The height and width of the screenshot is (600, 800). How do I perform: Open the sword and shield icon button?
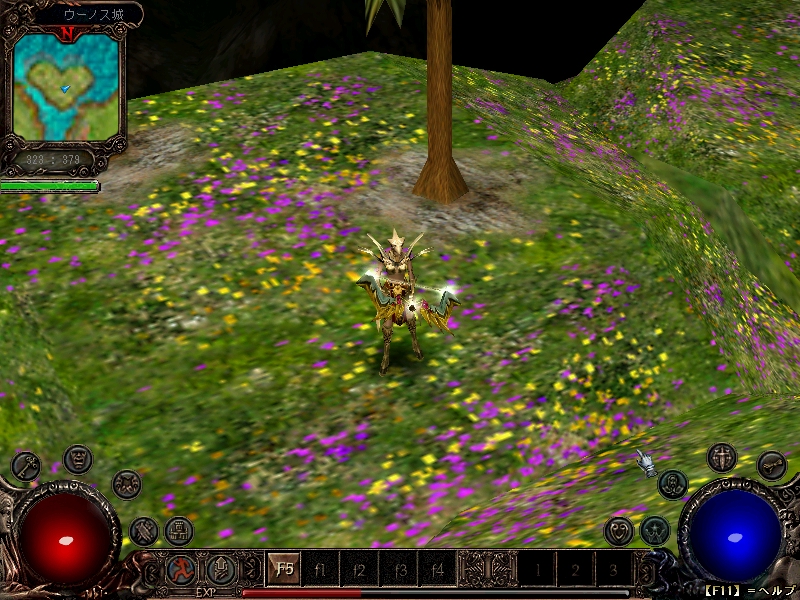point(721,459)
